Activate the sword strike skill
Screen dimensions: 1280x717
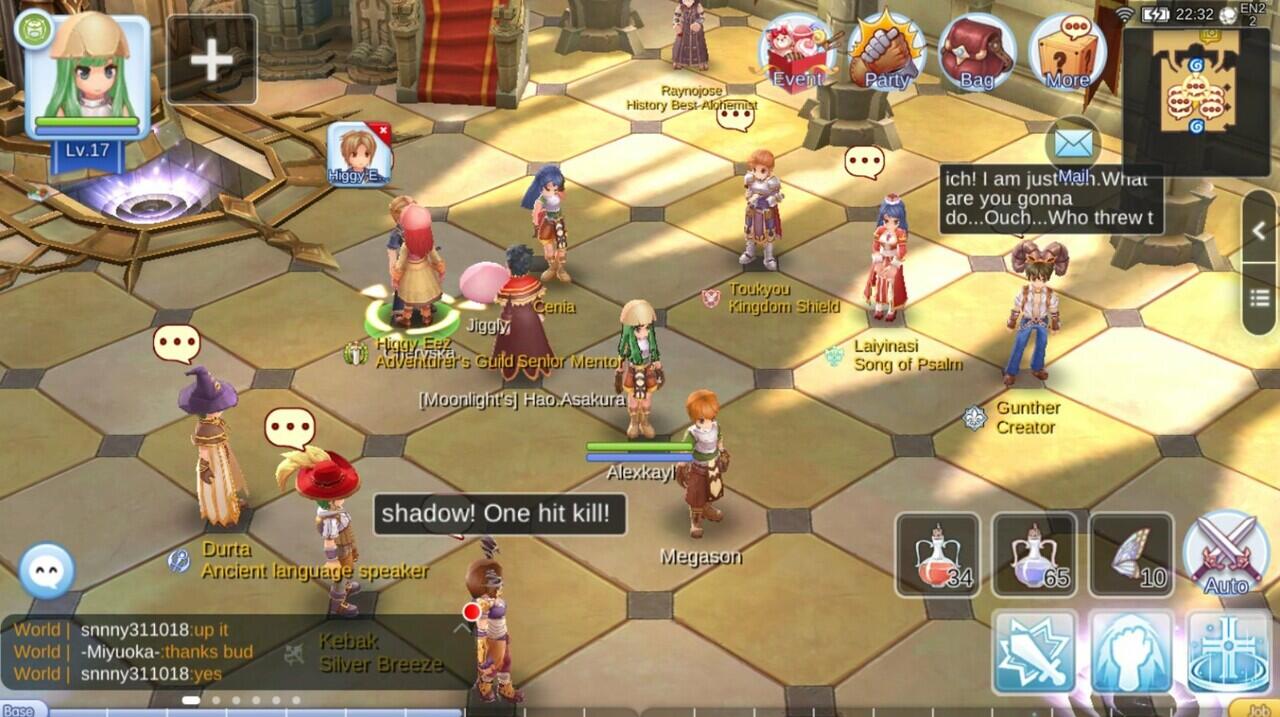(x=1035, y=651)
